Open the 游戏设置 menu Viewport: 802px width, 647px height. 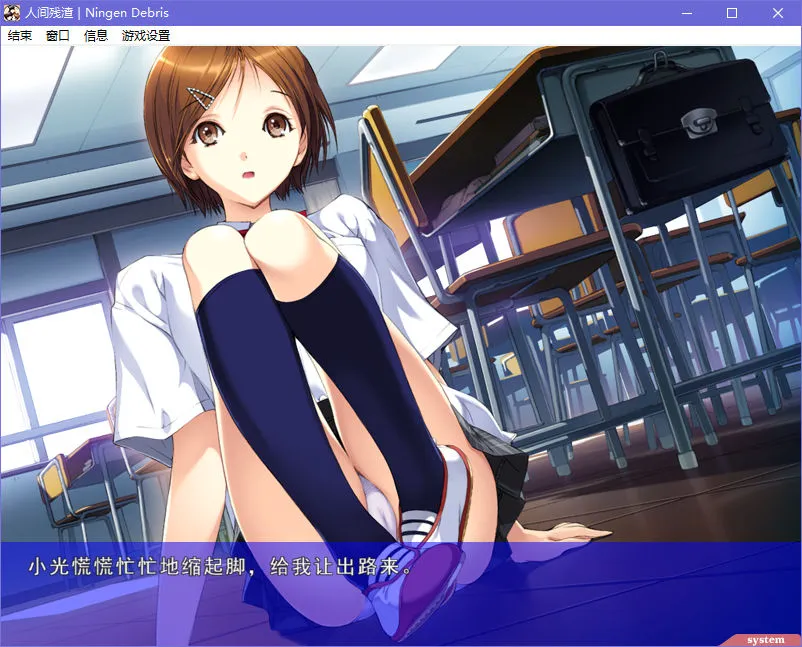(146, 35)
